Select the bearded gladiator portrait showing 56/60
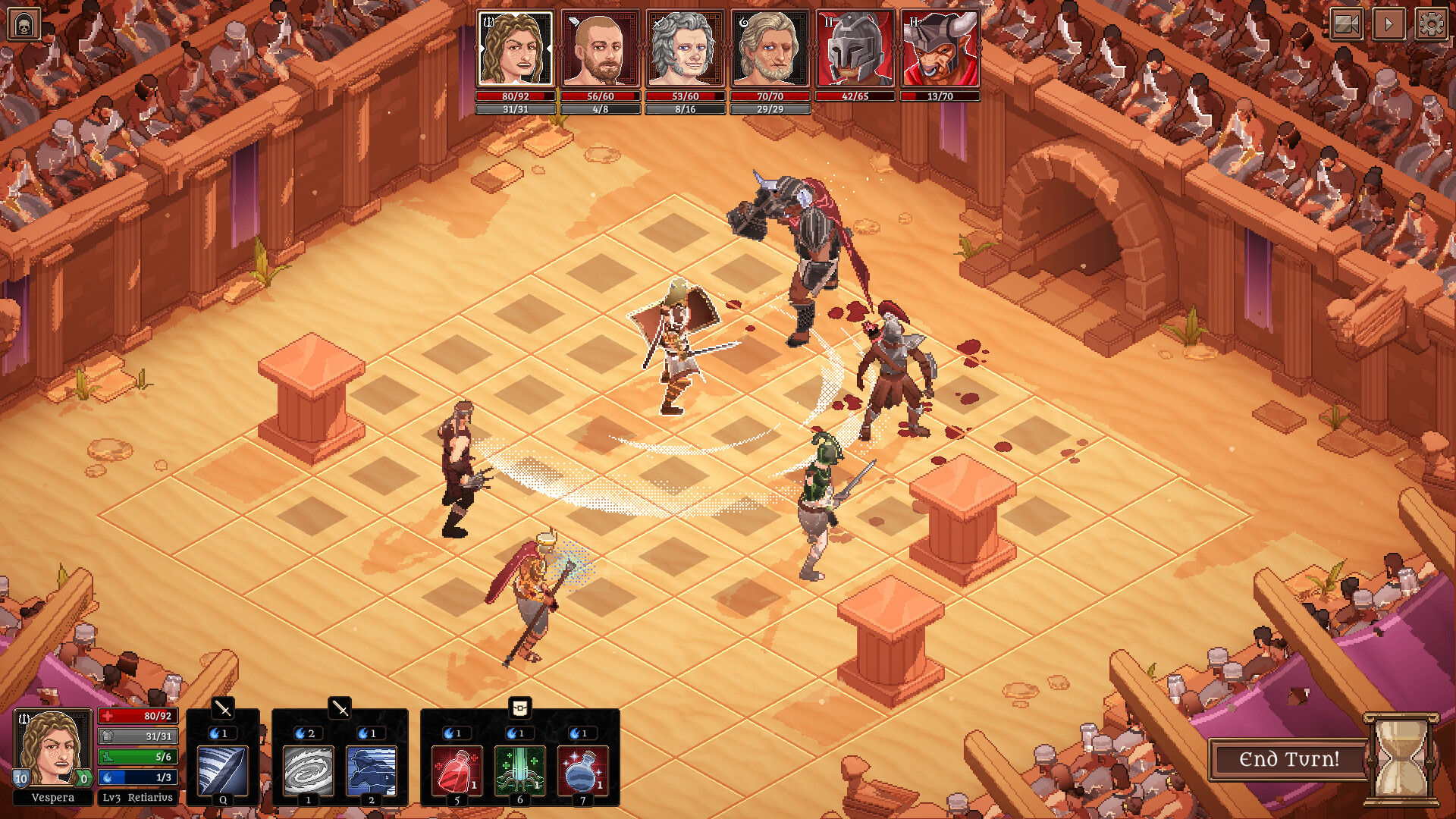Image resolution: width=1456 pixels, height=819 pixels. tap(599, 49)
